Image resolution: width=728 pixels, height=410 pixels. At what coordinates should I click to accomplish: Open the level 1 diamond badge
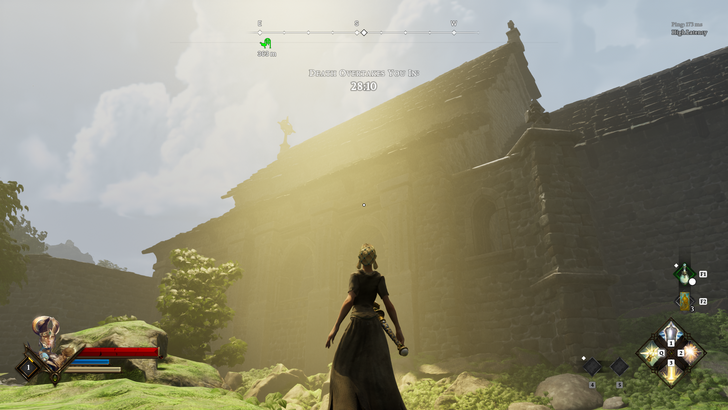[27, 367]
